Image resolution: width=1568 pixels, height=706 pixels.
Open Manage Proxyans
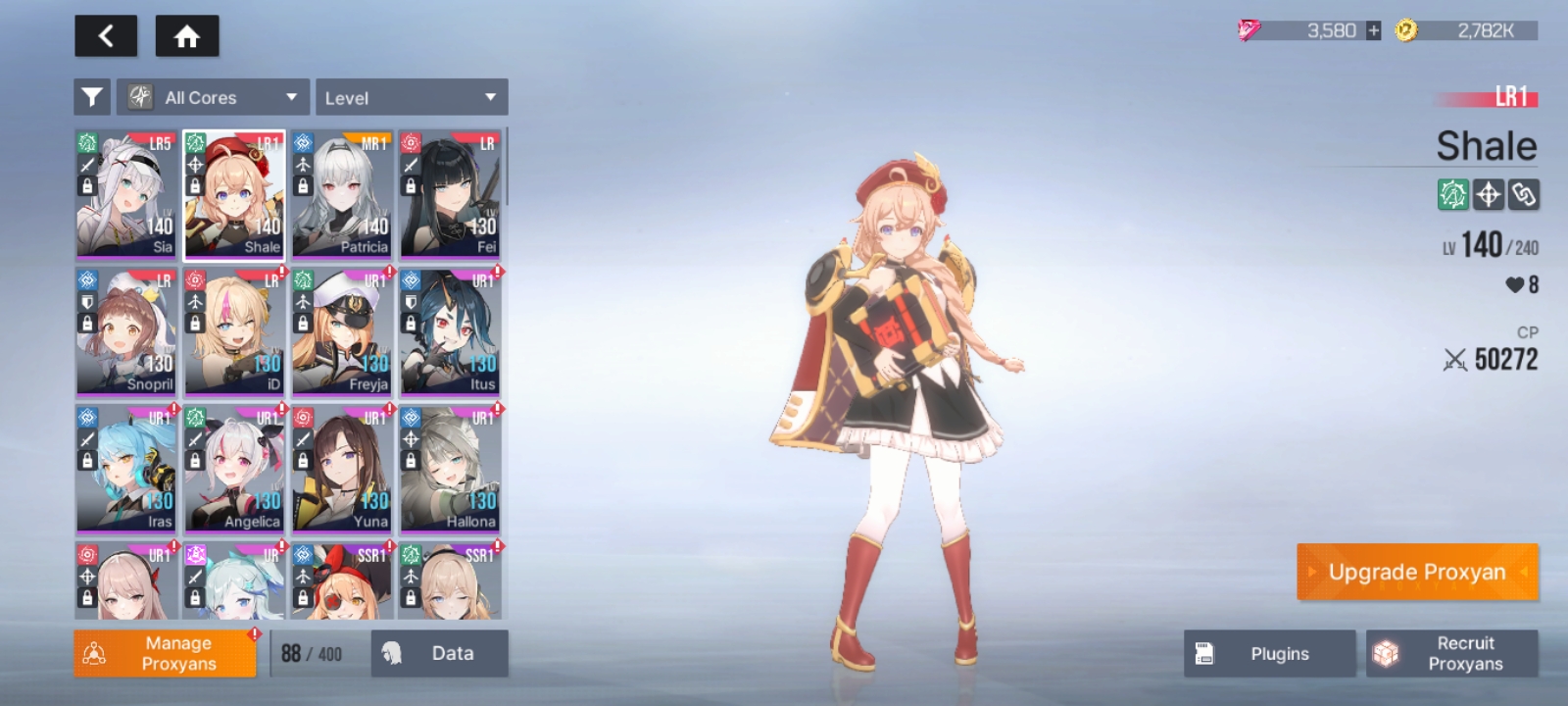click(x=165, y=653)
